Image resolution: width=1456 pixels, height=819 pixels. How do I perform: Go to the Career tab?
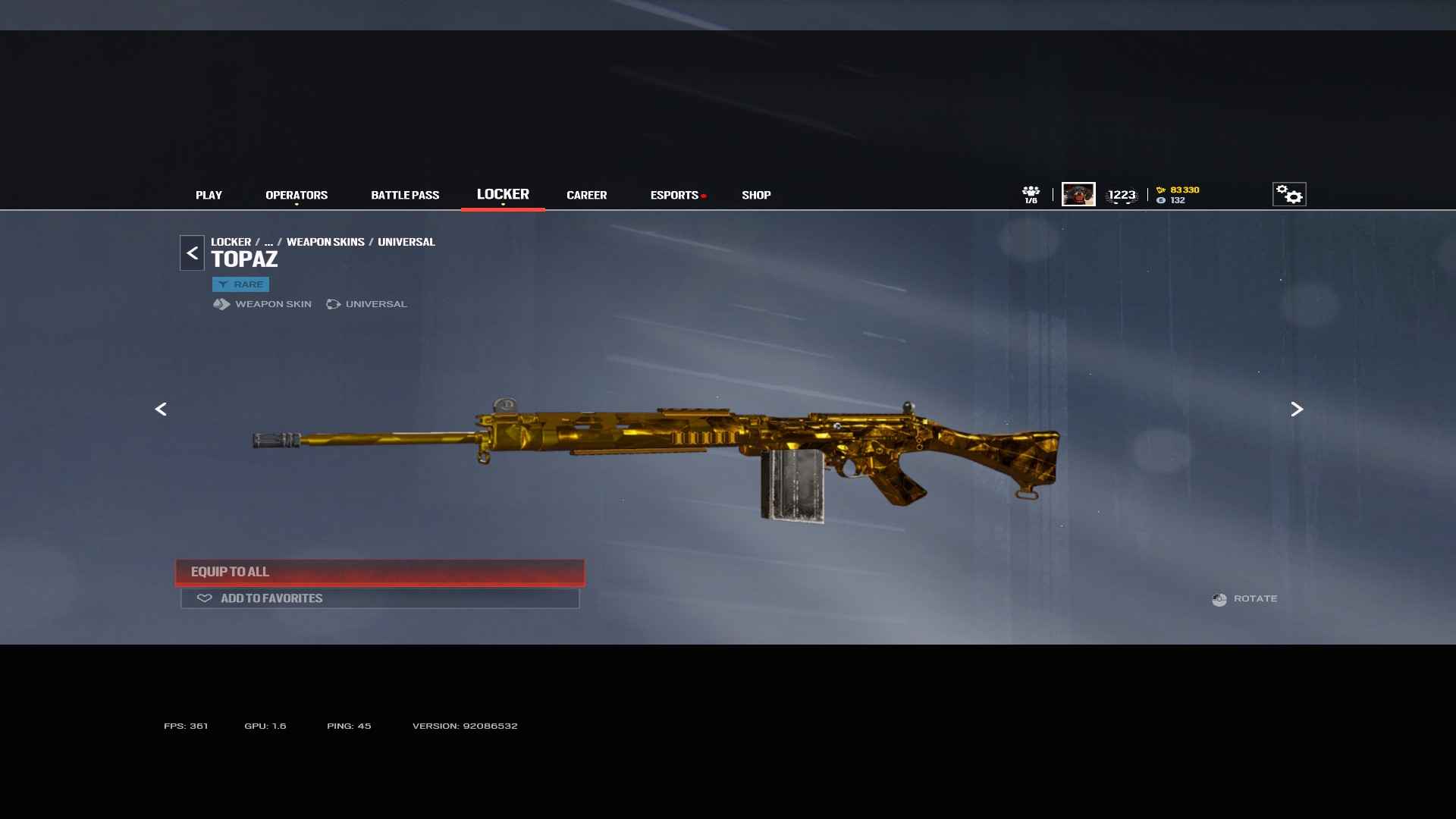(586, 195)
